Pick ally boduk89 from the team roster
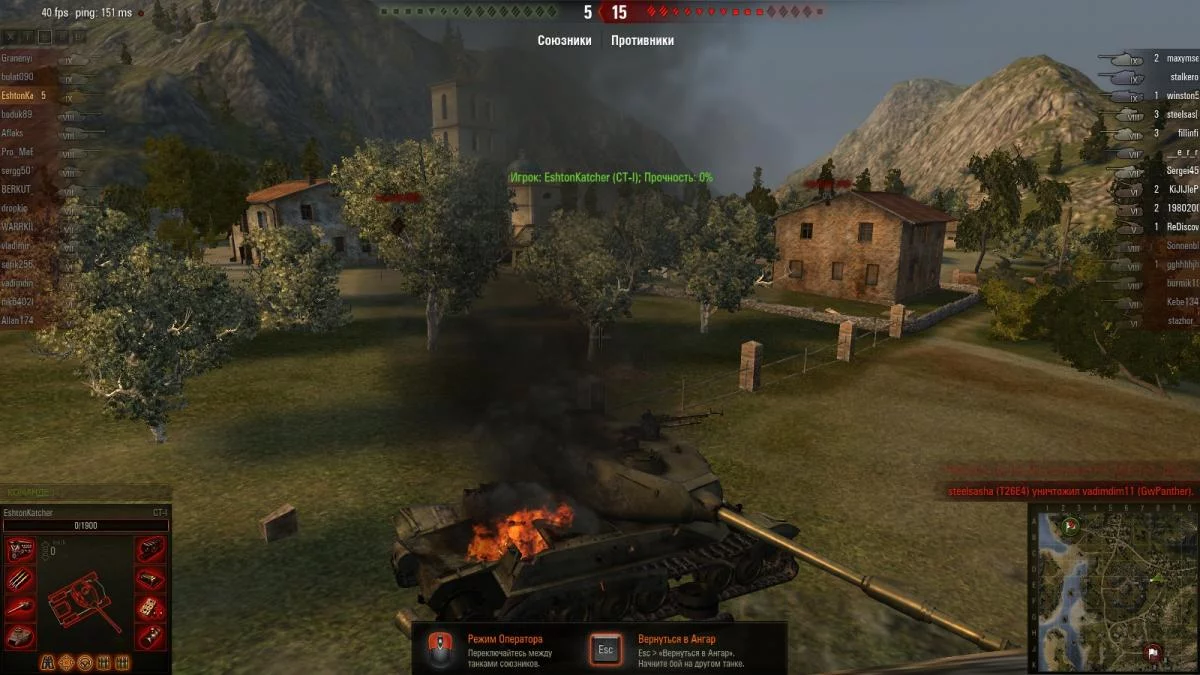 point(18,114)
